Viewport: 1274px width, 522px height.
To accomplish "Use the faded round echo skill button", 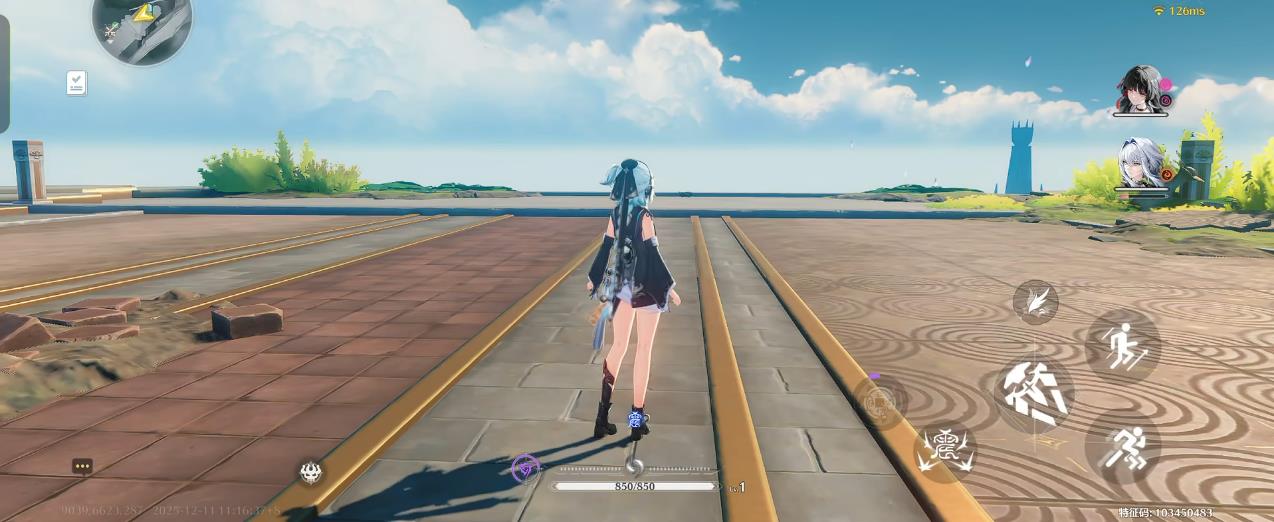I will pyautogui.click(x=880, y=403).
